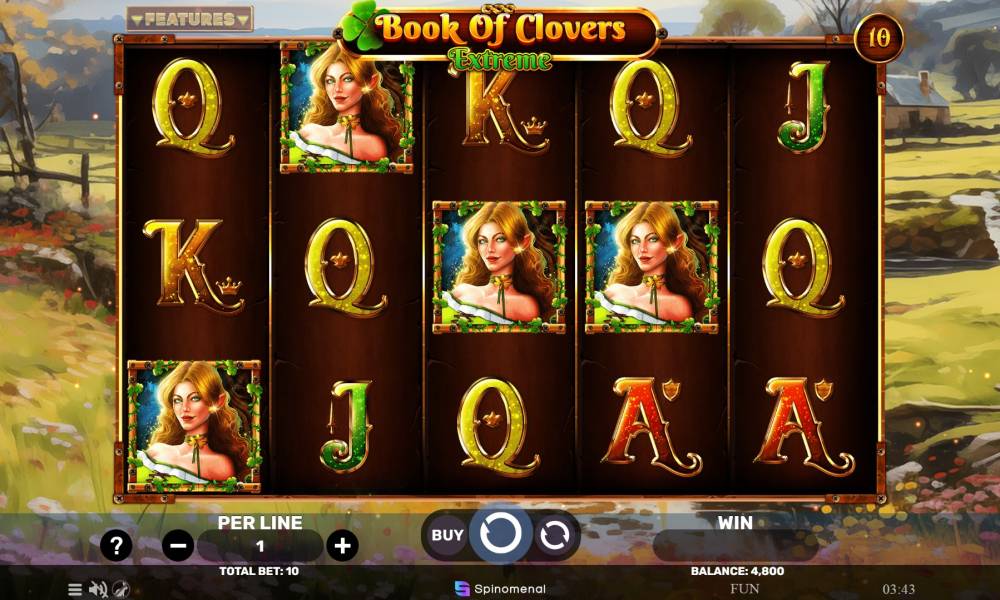Decrease the per line bet
Screen dimensions: 1000x600
(x=178, y=546)
